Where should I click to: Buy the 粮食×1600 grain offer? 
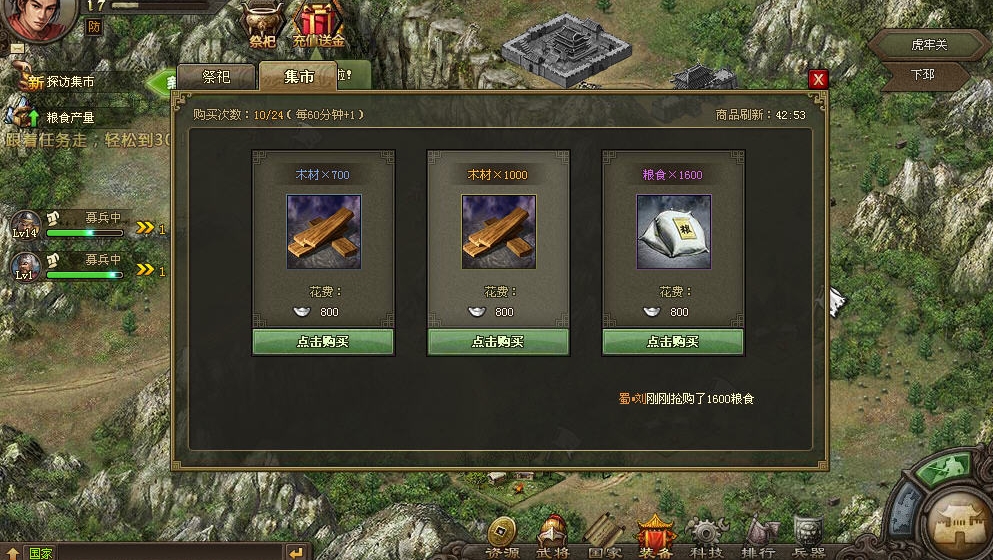(x=673, y=341)
